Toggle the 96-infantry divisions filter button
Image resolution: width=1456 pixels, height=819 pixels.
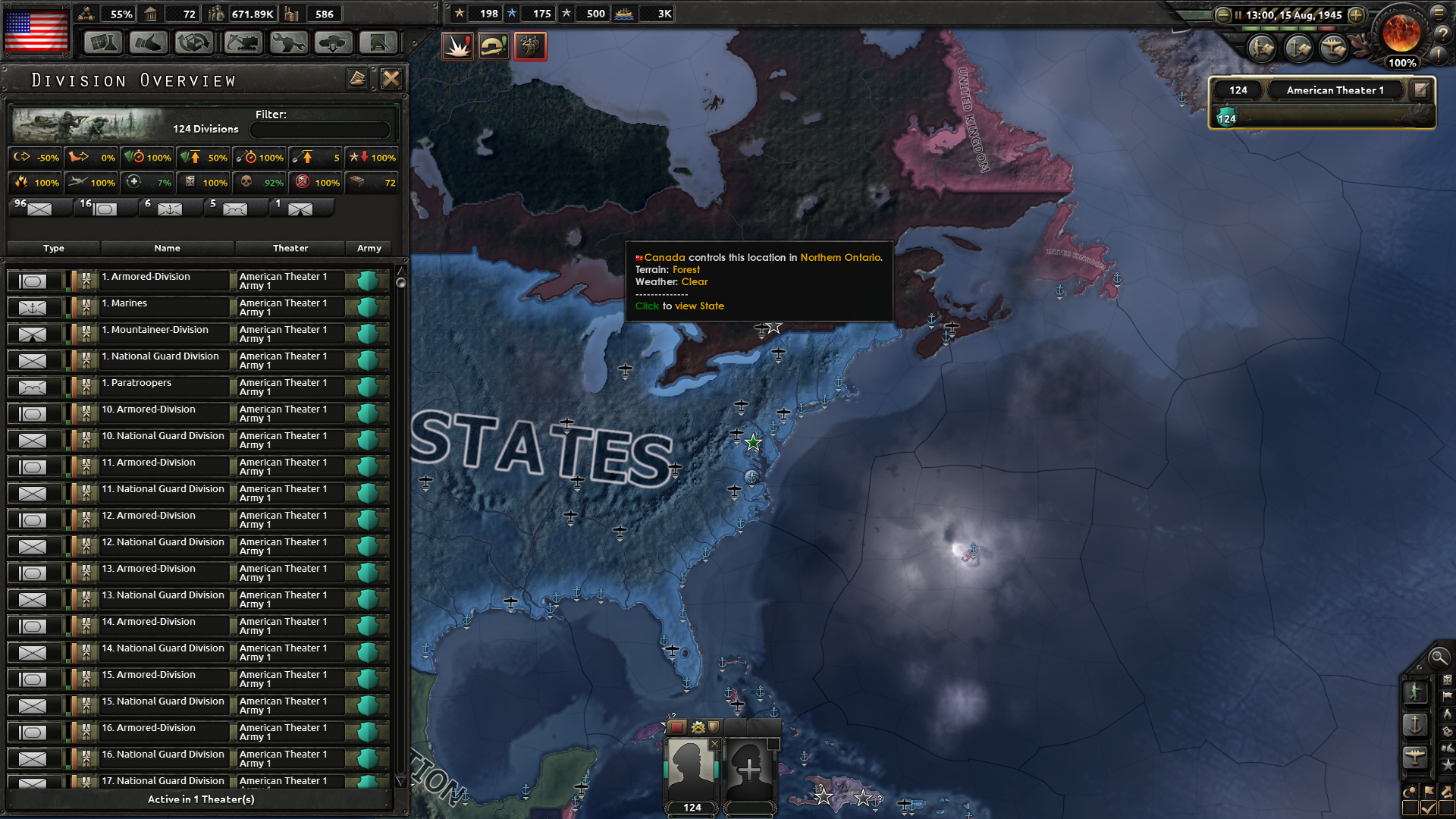point(39,208)
